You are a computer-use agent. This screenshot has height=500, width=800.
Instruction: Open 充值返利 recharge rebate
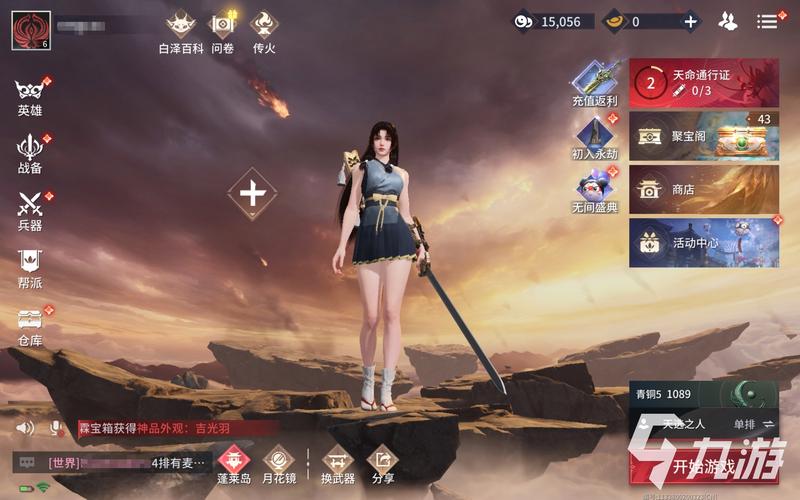595,84
